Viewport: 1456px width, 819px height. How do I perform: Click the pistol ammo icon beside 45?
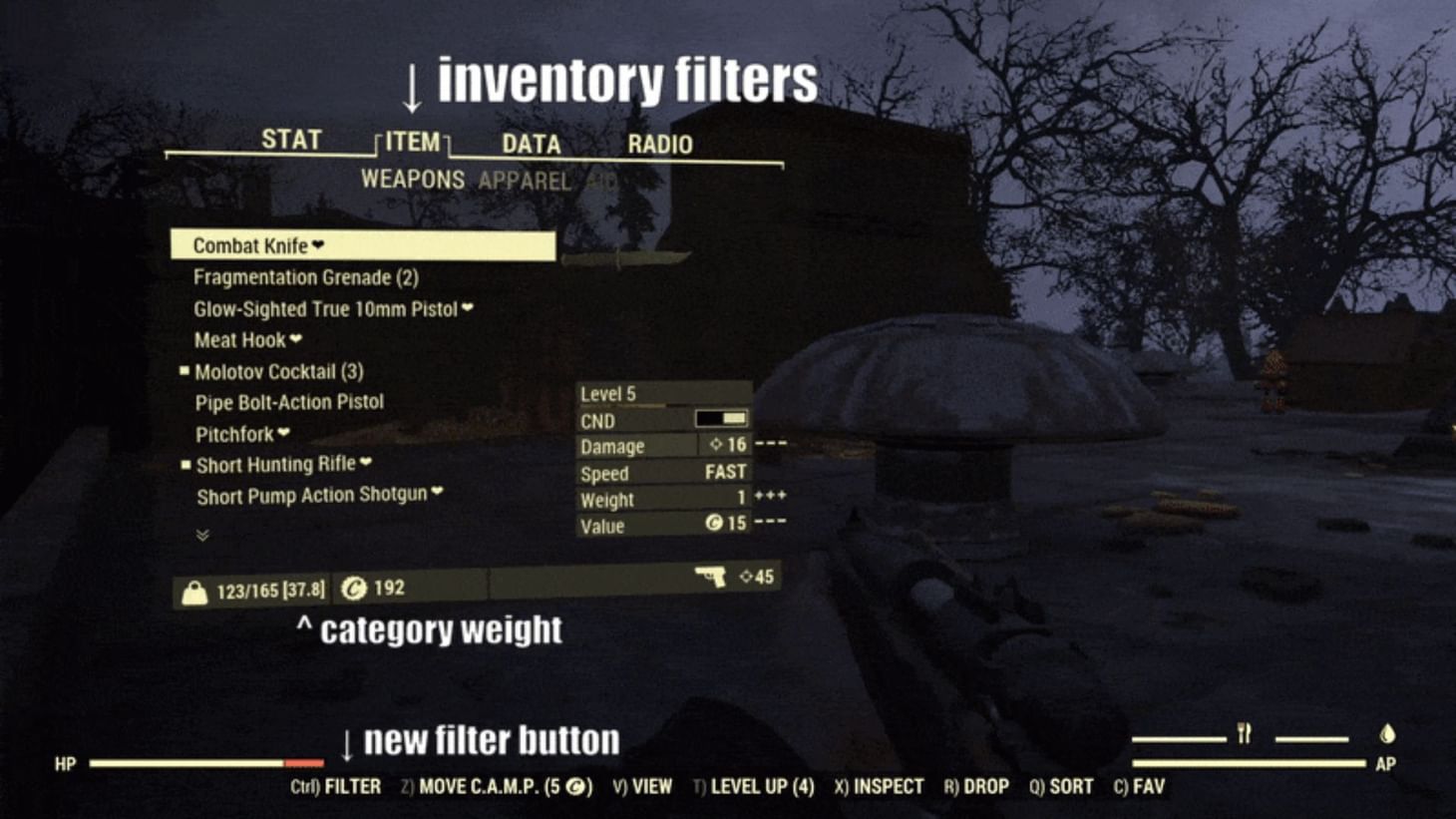click(712, 577)
